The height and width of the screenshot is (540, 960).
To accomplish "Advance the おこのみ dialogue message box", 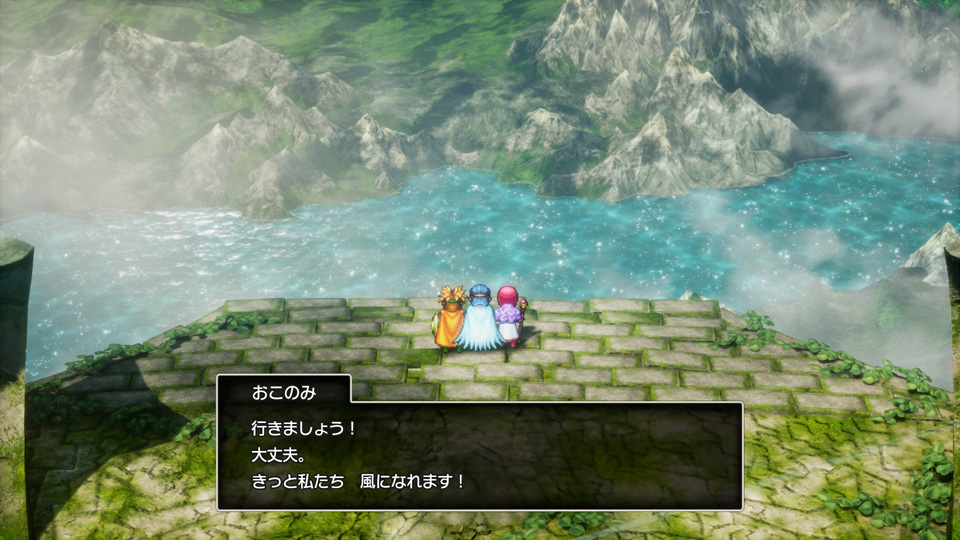I will (x=480, y=455).
